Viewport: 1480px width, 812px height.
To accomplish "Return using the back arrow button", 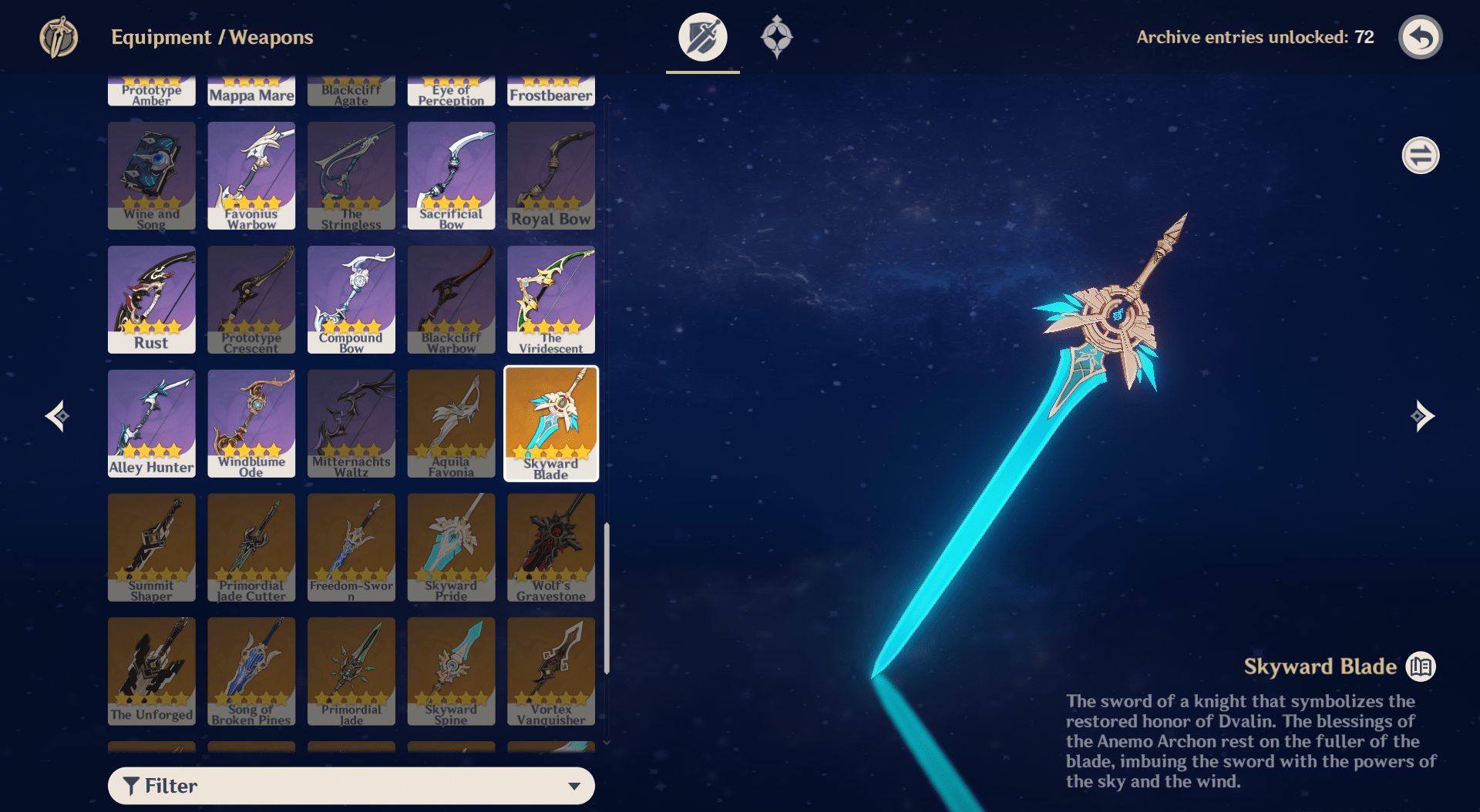I will tap(1420, 37).
